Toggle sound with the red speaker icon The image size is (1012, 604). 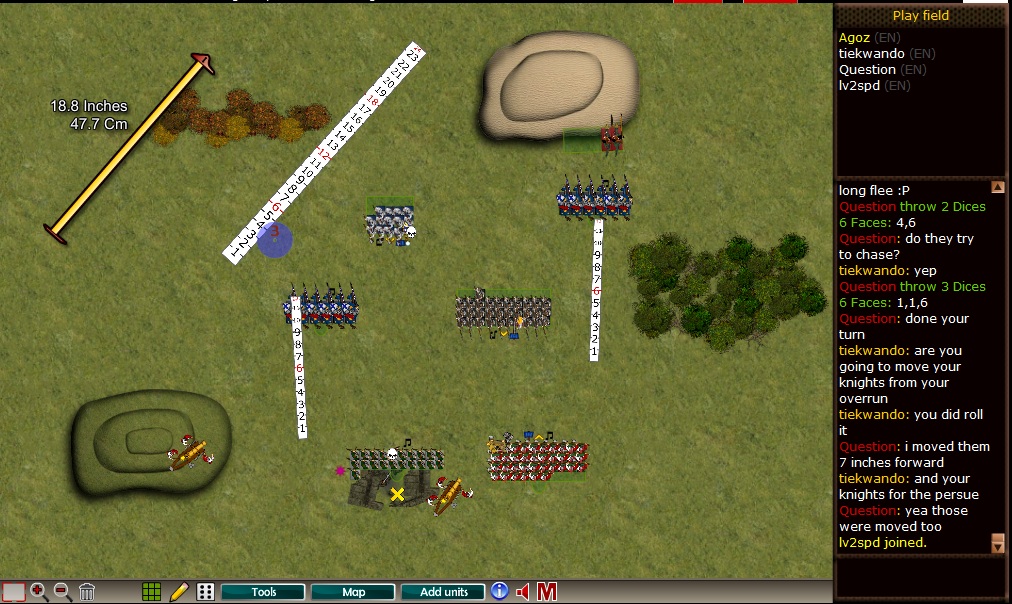click(x=523, y=592)
